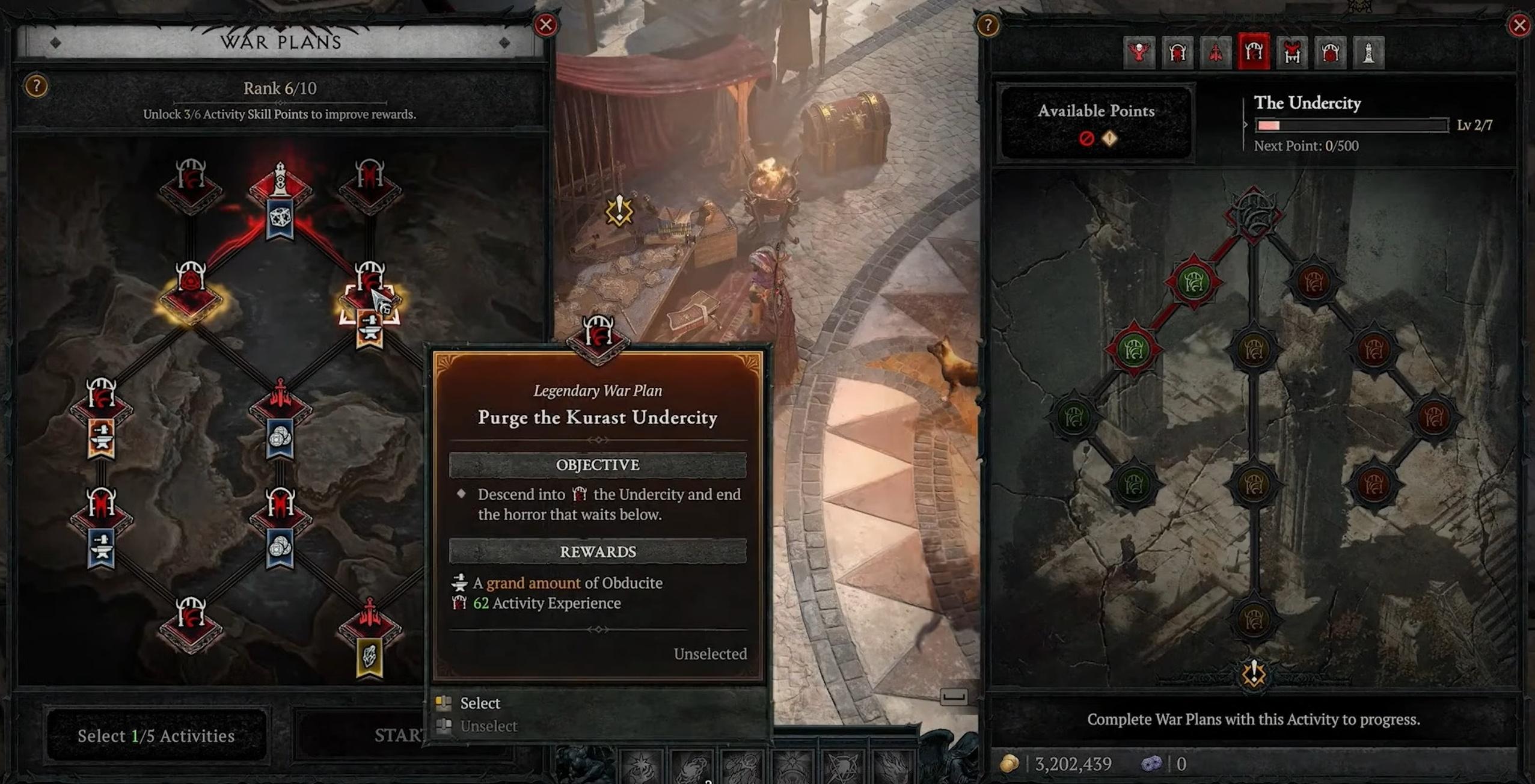Open the selected Undercity activity tab

pos(1254,53)
